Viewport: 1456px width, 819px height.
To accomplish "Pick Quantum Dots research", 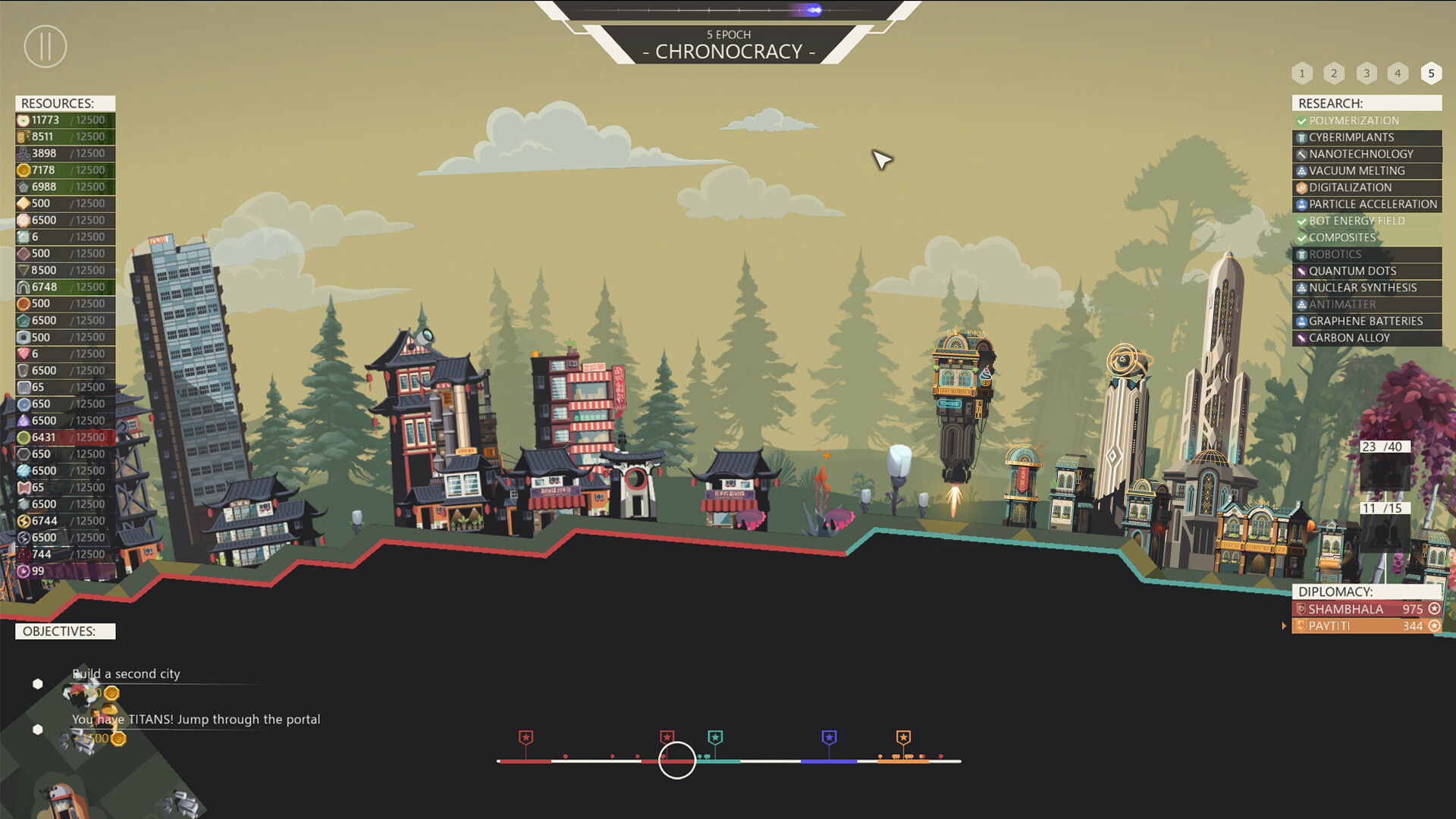I will coord(1367,271).
